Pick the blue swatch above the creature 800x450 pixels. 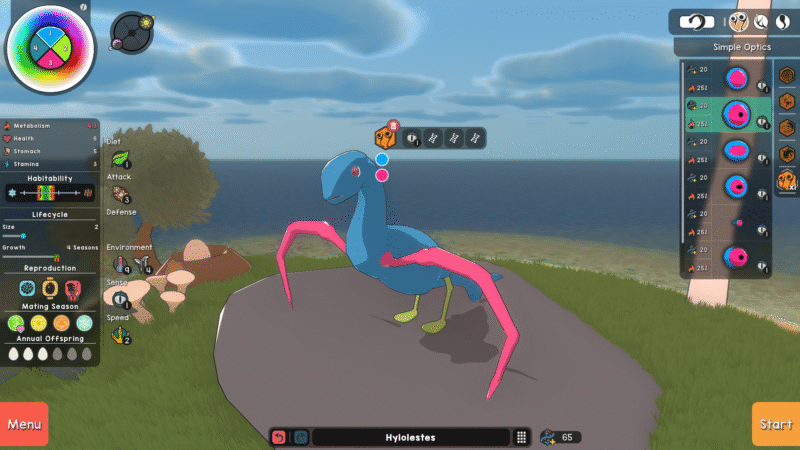pyautogui.click(x=382, y=159)
